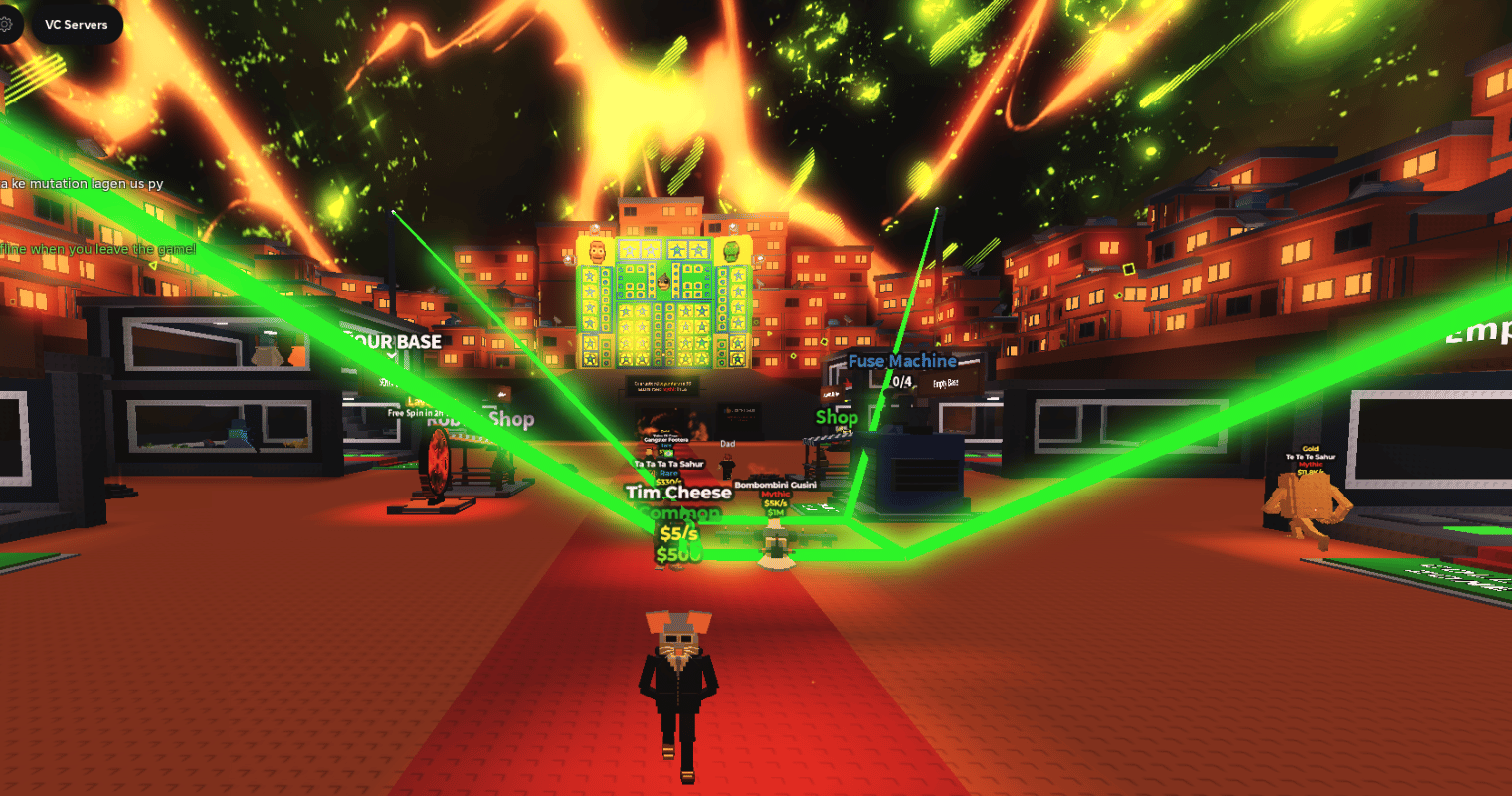The height and width of the screenshot is (796, 1512).
Task: Open settings with the gear icon
Action: pos(6,24)
